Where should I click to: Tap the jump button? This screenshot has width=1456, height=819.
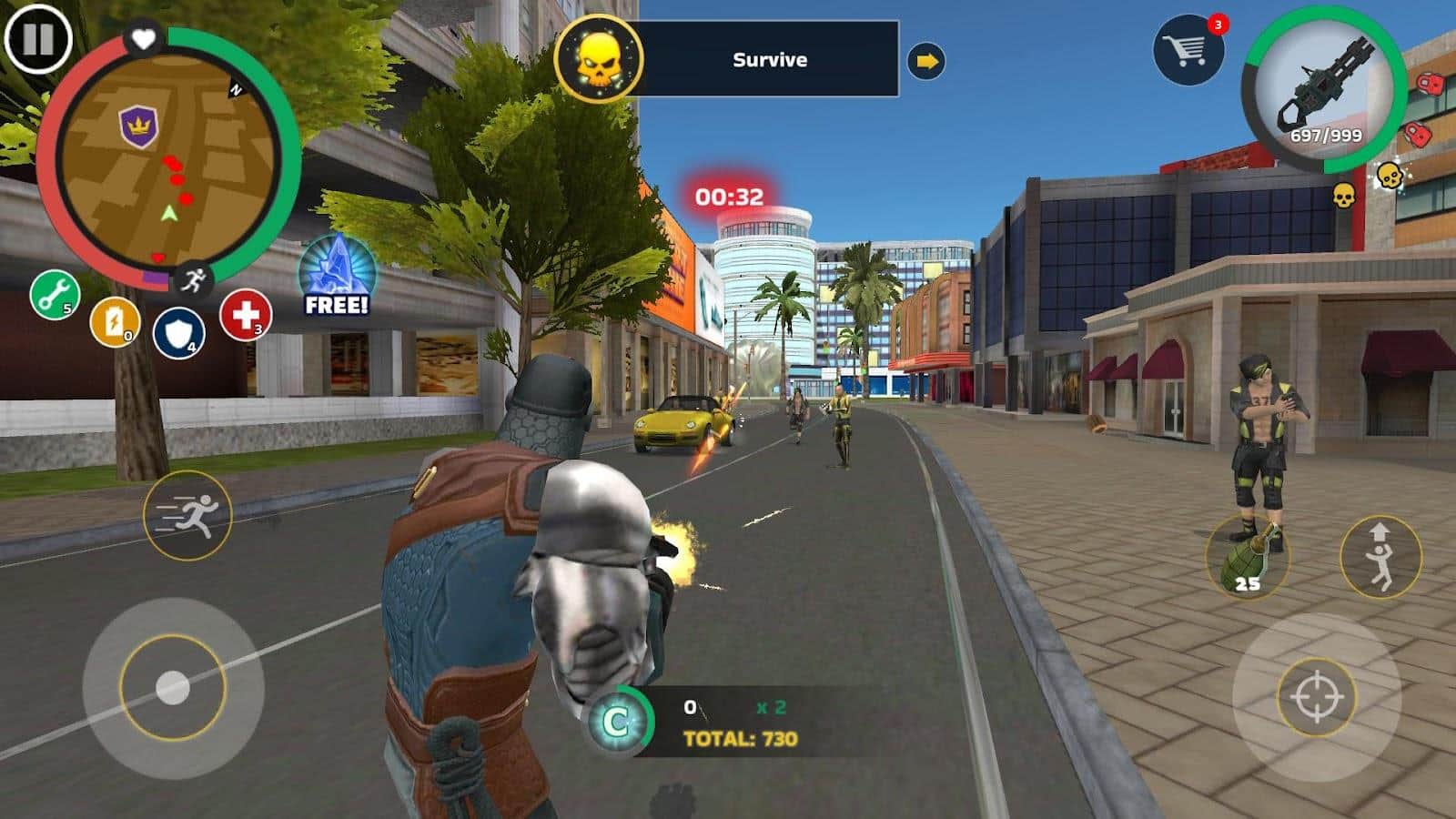tap(1380, 555)
